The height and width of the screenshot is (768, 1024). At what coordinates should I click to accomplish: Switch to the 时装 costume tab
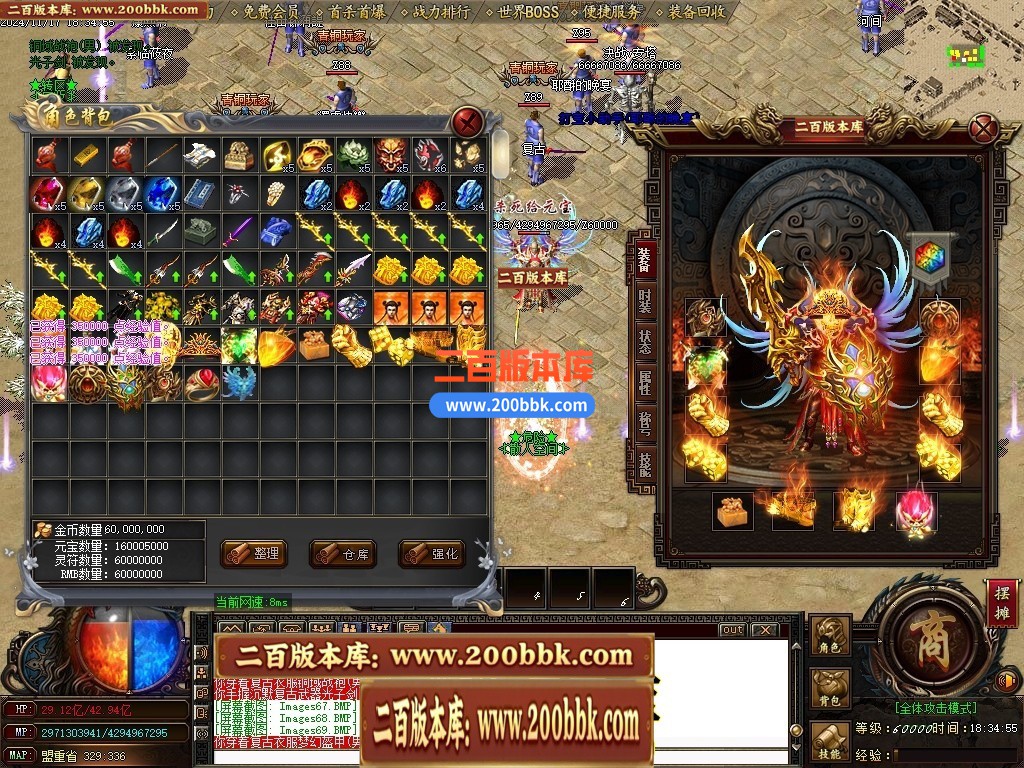tap(644, 300)
